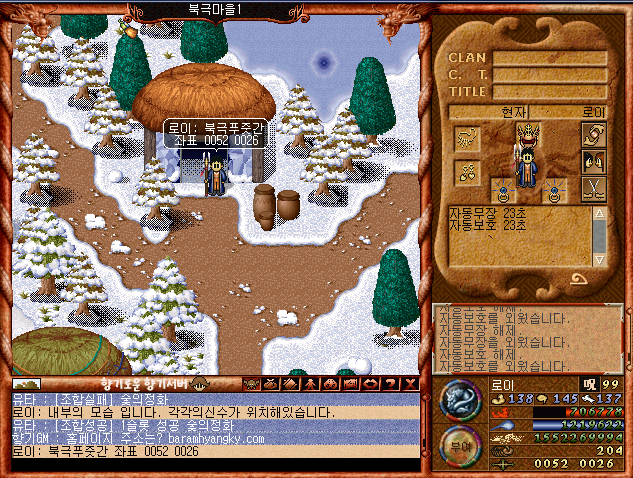633x478 pixels.
Task: Click the scorpion emblem slot
Action: (x=467, y=137)
